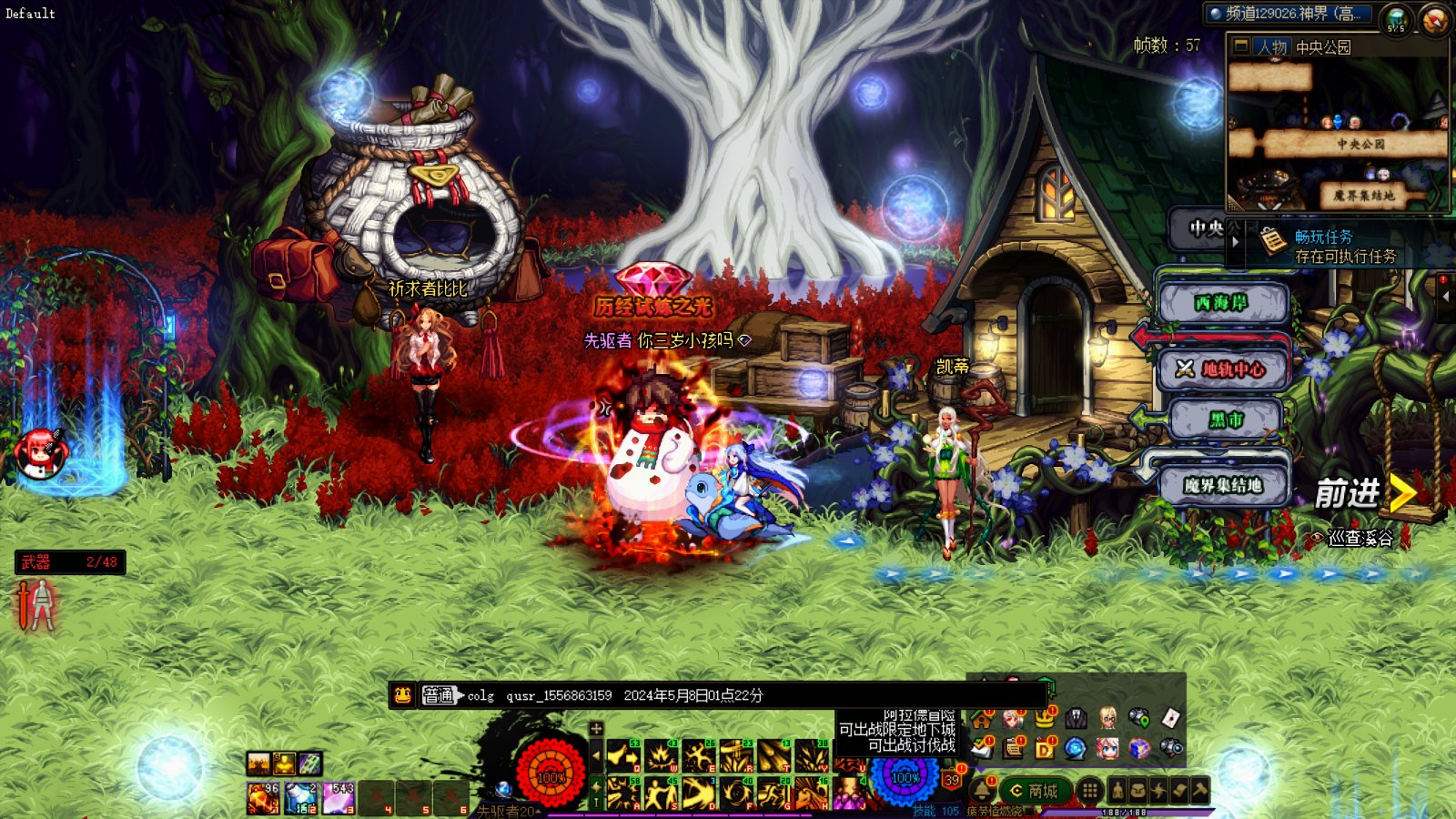1456x819 pixels.
Task: Click the 西海岸 travel signpost
Action: coord(1222,303)
